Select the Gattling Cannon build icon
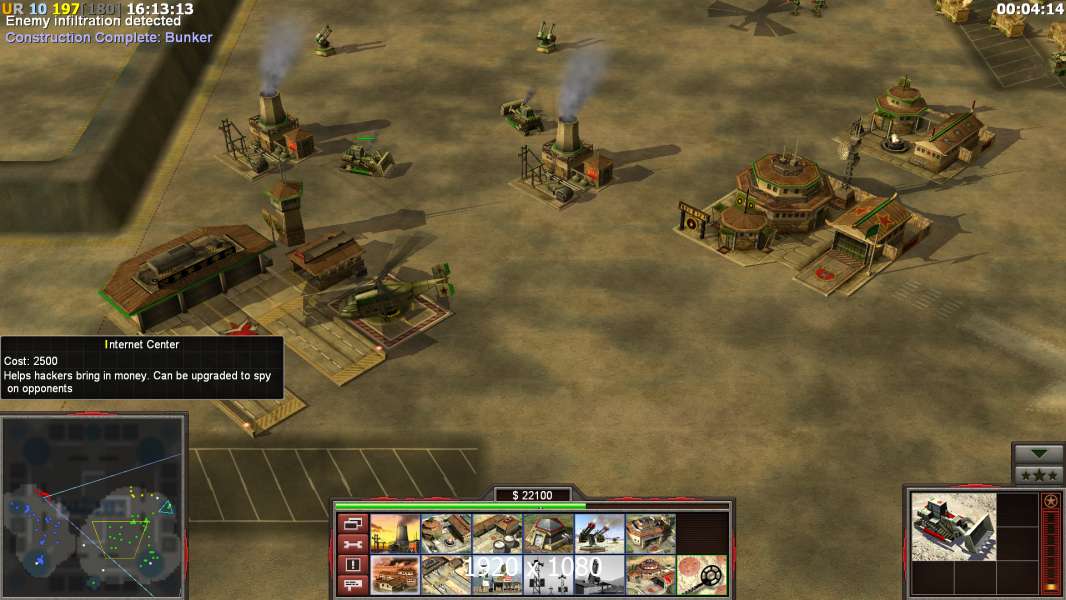1066x600 pixels. coord(599,533)
